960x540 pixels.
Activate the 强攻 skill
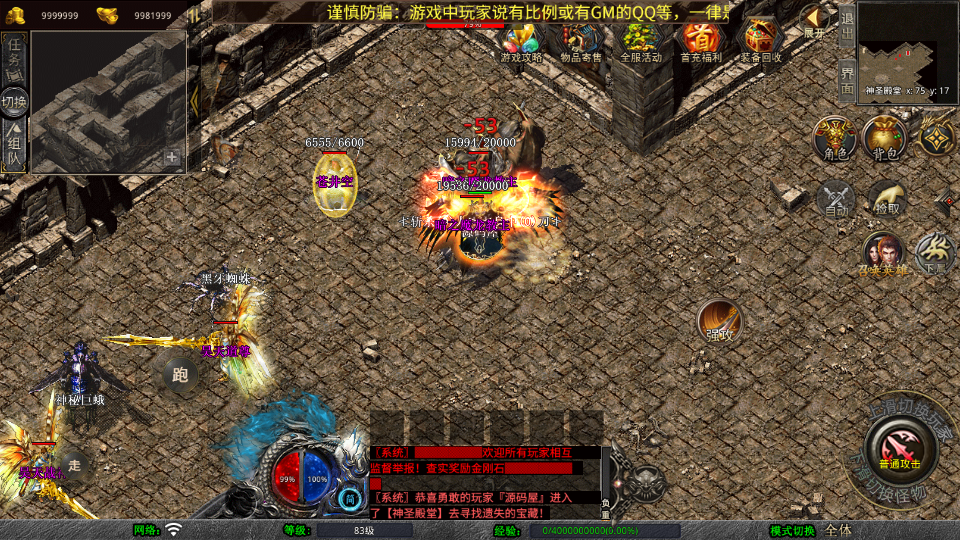719,320
